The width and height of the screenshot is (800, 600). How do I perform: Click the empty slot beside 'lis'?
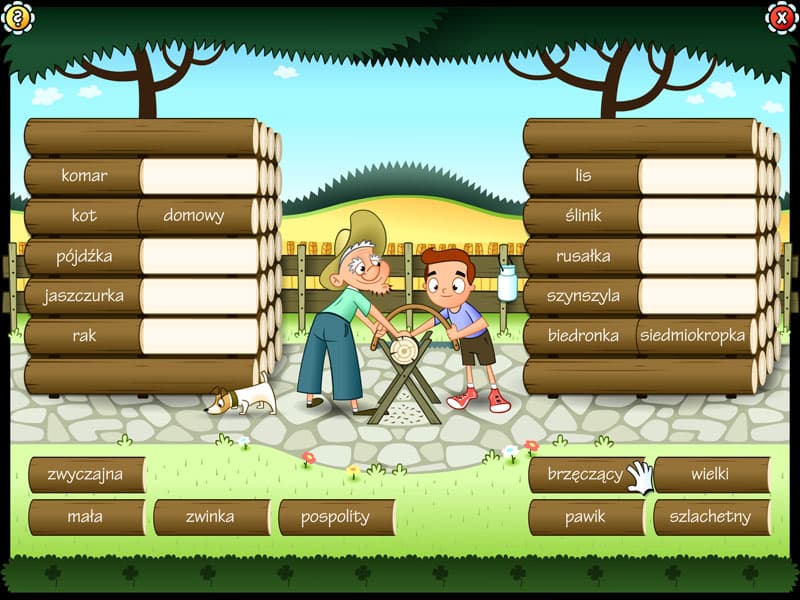[699, 176]
